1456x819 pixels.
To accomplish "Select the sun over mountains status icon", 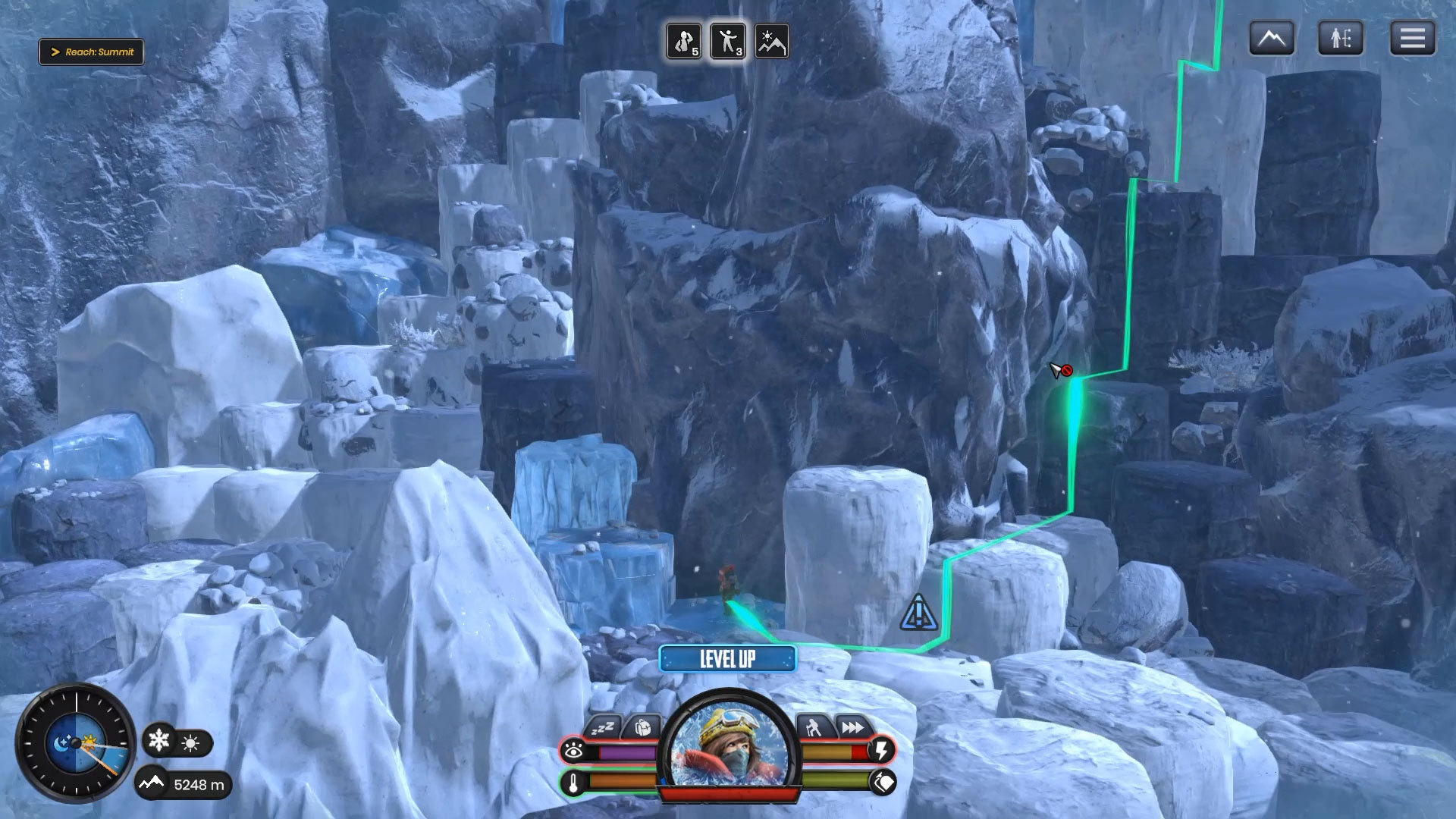I will coord(772,41).
